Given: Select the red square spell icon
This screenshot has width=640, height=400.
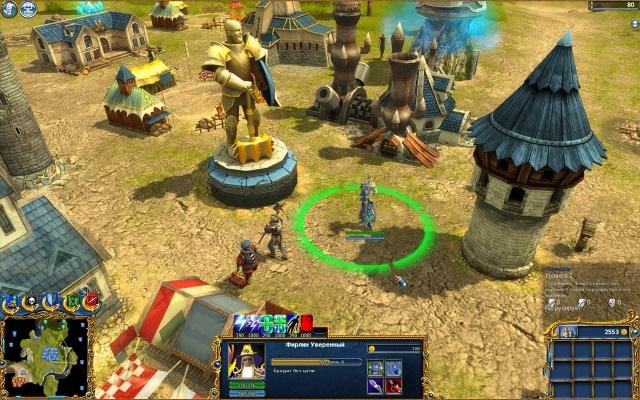Looking at the screenshot, I should (x=307, y=323).
